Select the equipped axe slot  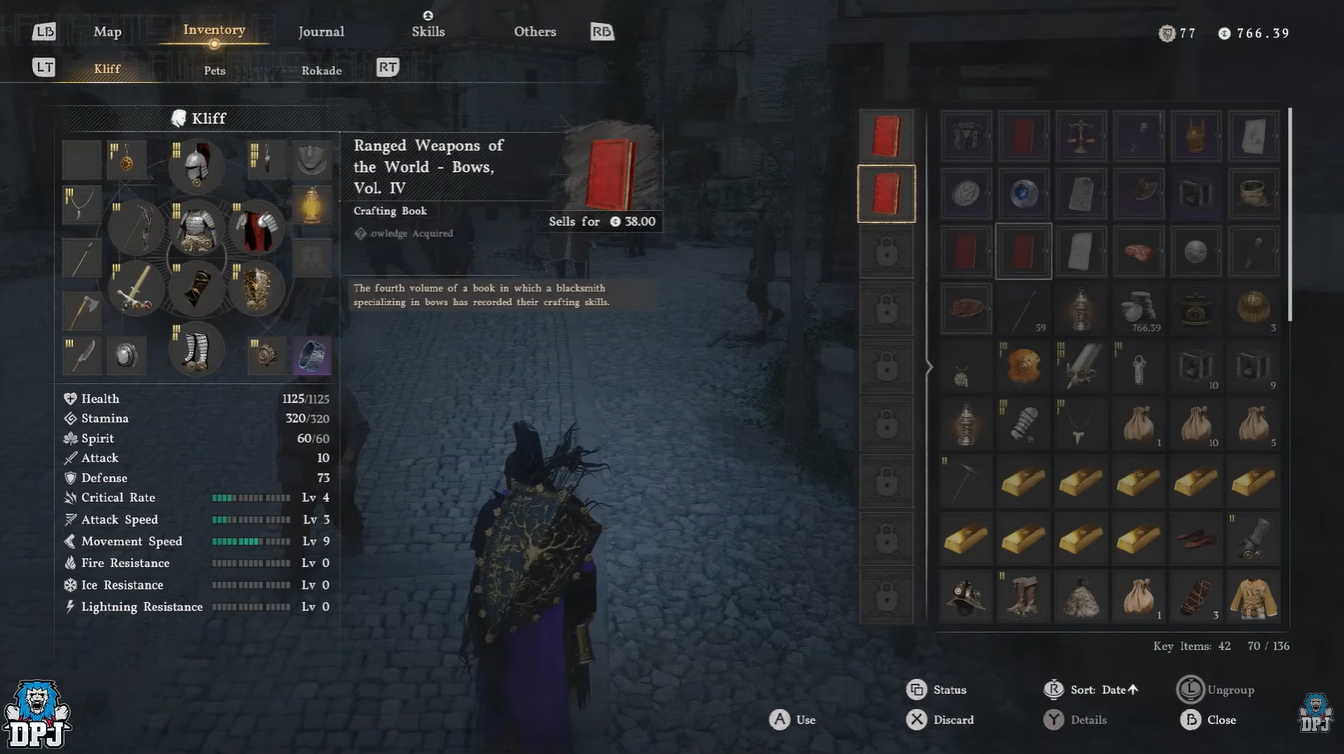pyautogui.click(x=82, y=311)
